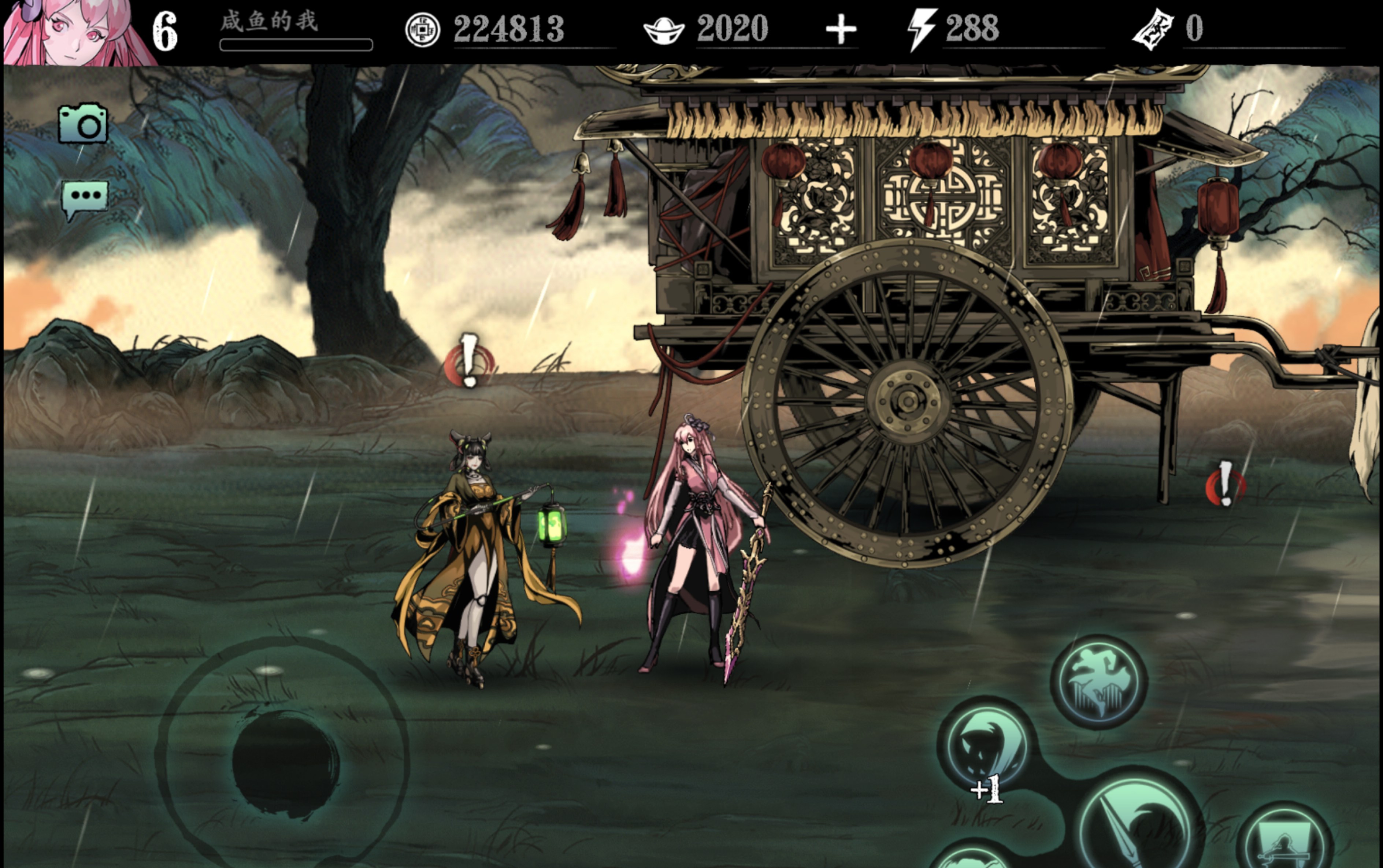Open the chat speech bubble
This screenshot has width=1383, height=868.
pos(85,198)
